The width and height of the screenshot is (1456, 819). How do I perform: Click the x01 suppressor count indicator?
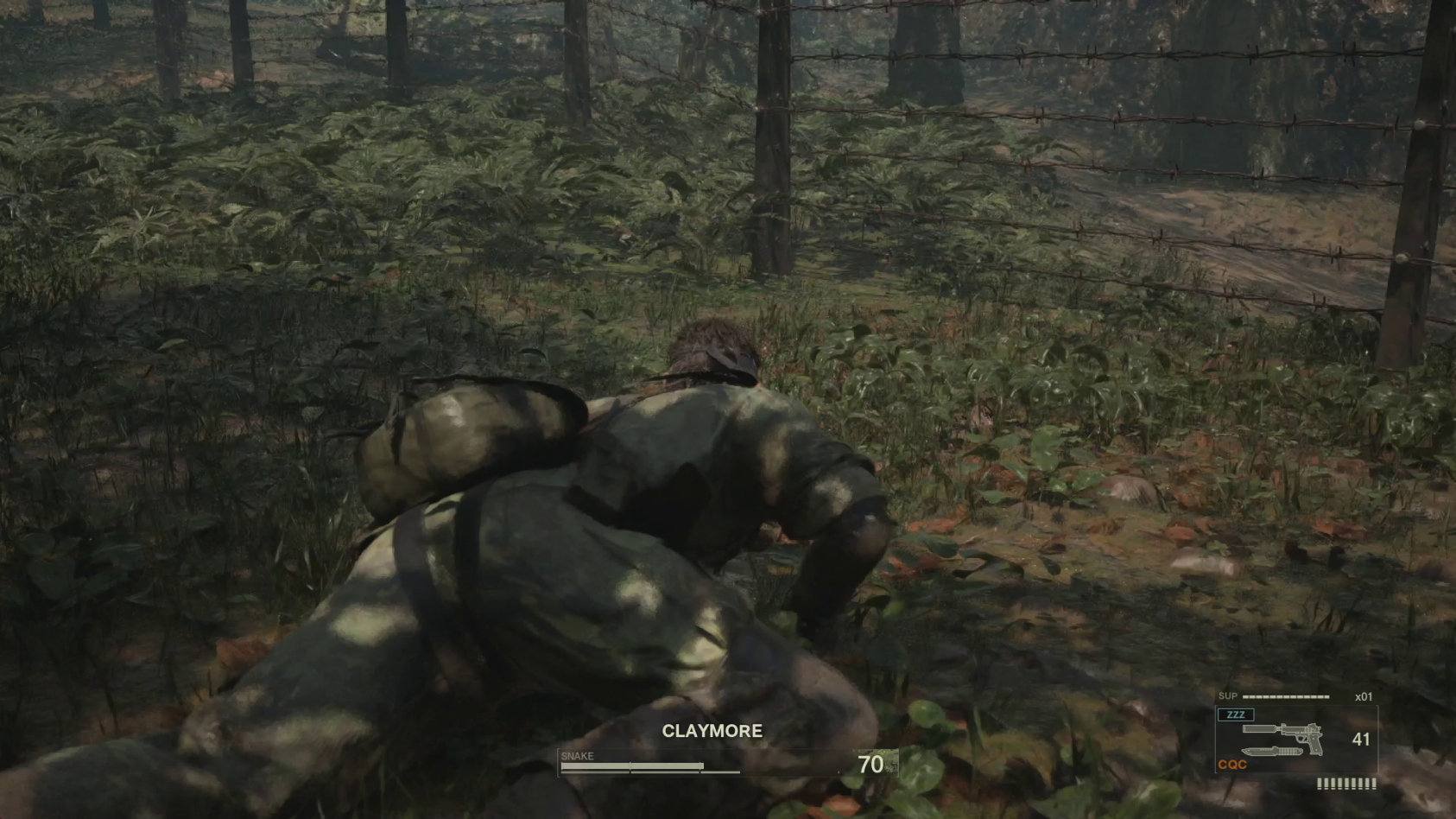pos(1364,696)
